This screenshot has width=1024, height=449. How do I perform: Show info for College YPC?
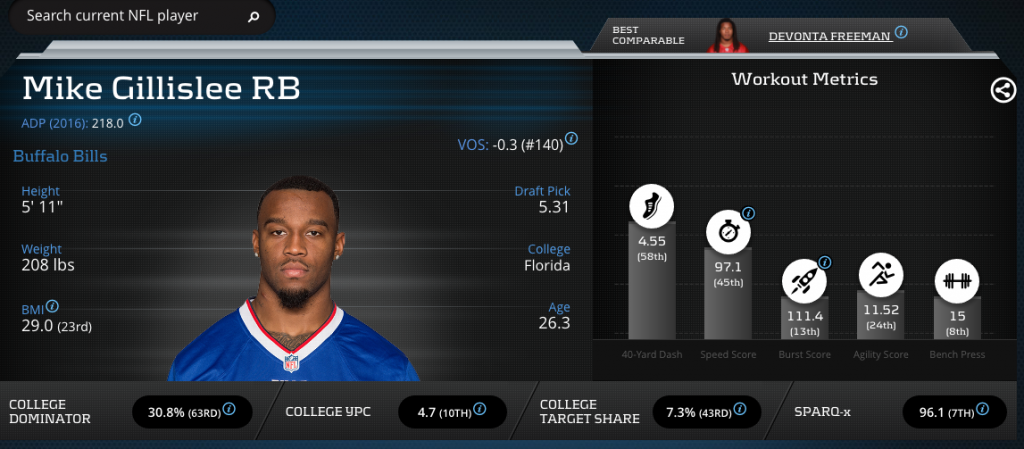[480, 409]
